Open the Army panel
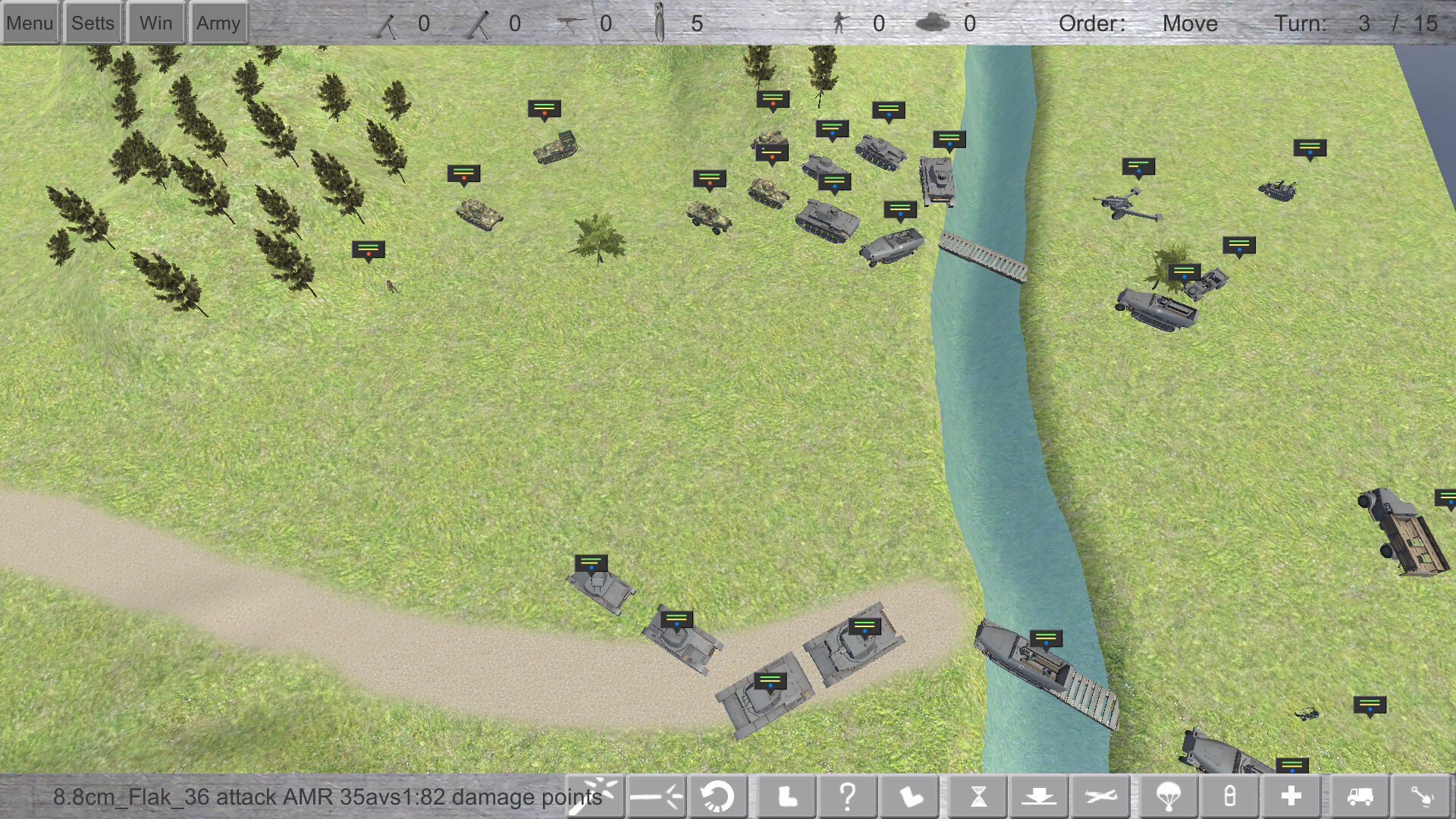The image size is (1456, 819). click(x=218, y=22)
